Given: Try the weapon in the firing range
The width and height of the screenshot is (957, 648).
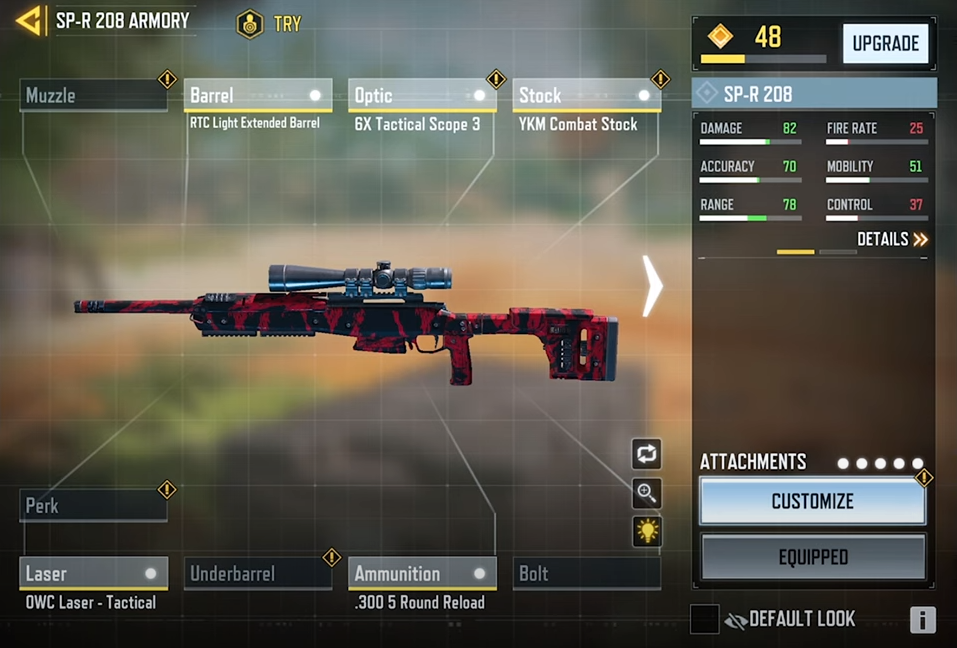Looking at the screenshot, I should coord(269,23).
